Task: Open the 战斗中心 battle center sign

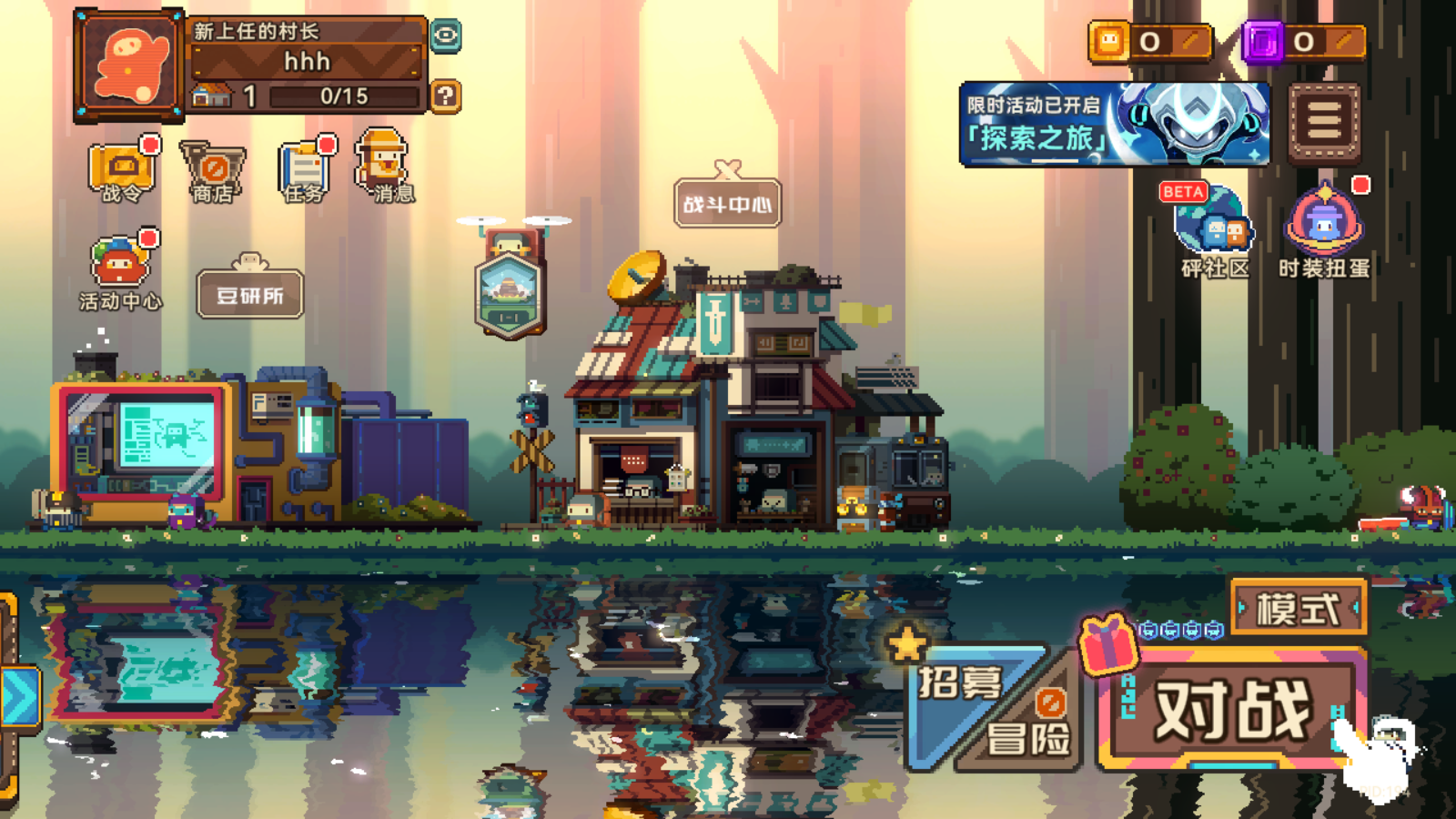Action: (727, 203)
